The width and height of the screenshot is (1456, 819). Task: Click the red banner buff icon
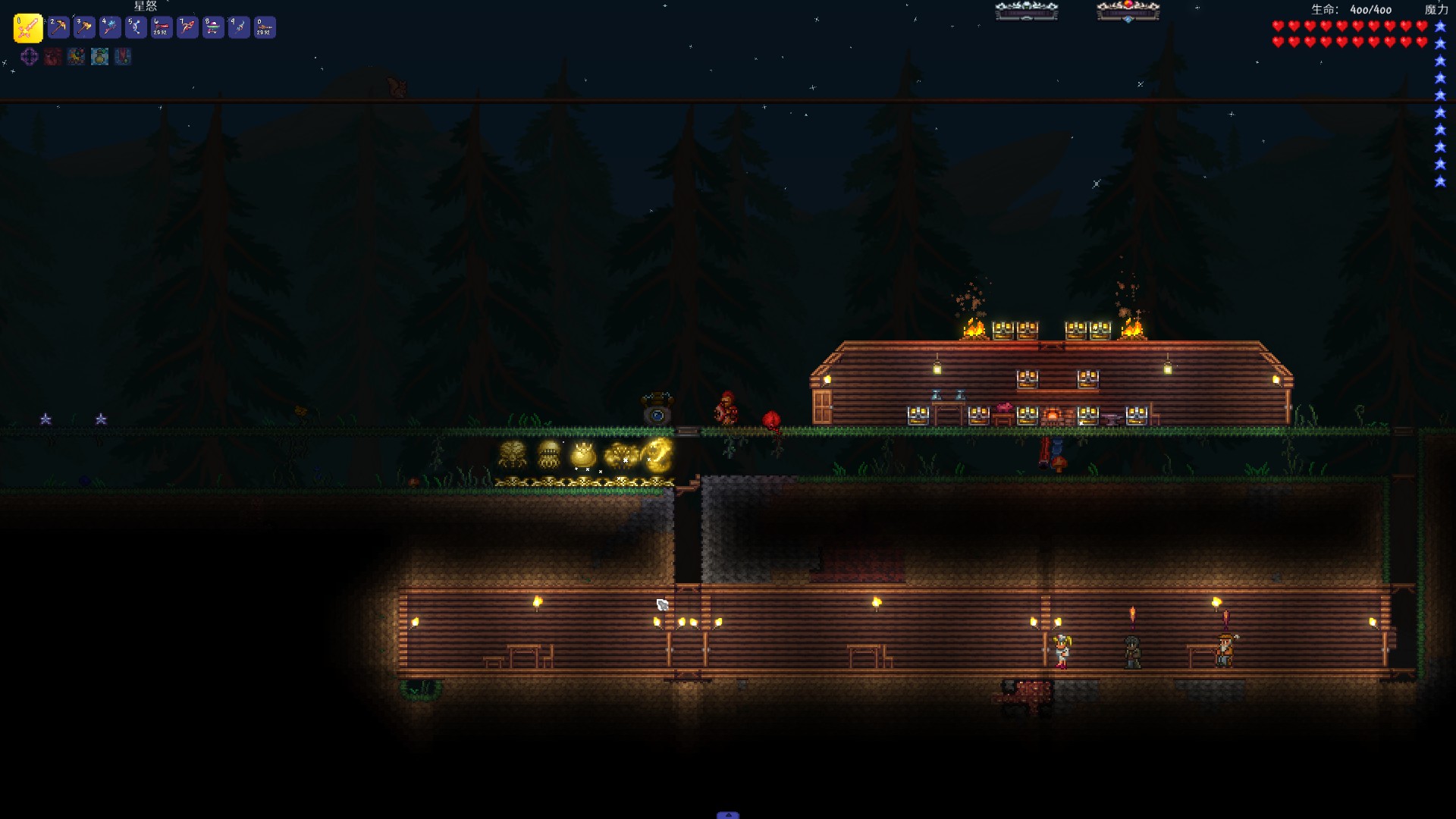point(123,56)
